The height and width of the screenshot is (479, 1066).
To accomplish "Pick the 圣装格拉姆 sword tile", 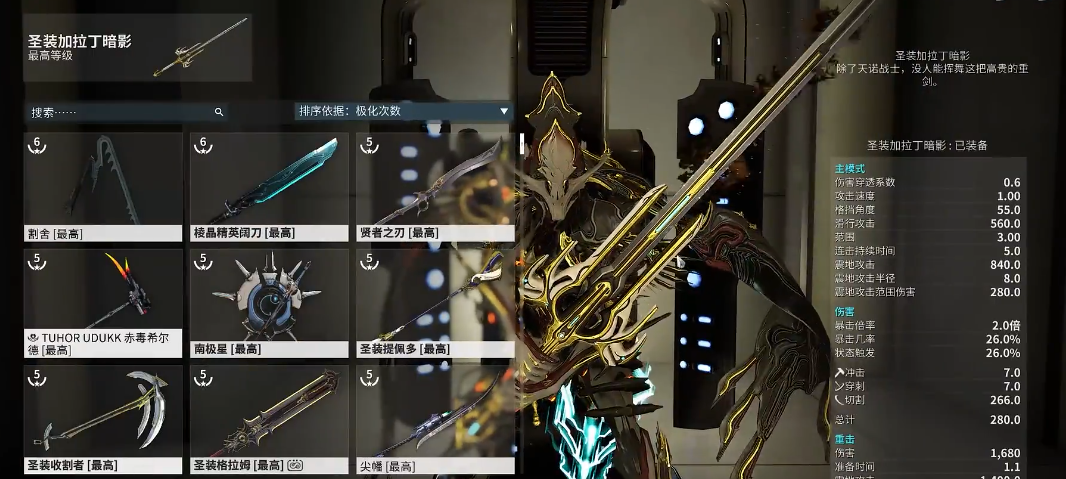I will 269,419.
